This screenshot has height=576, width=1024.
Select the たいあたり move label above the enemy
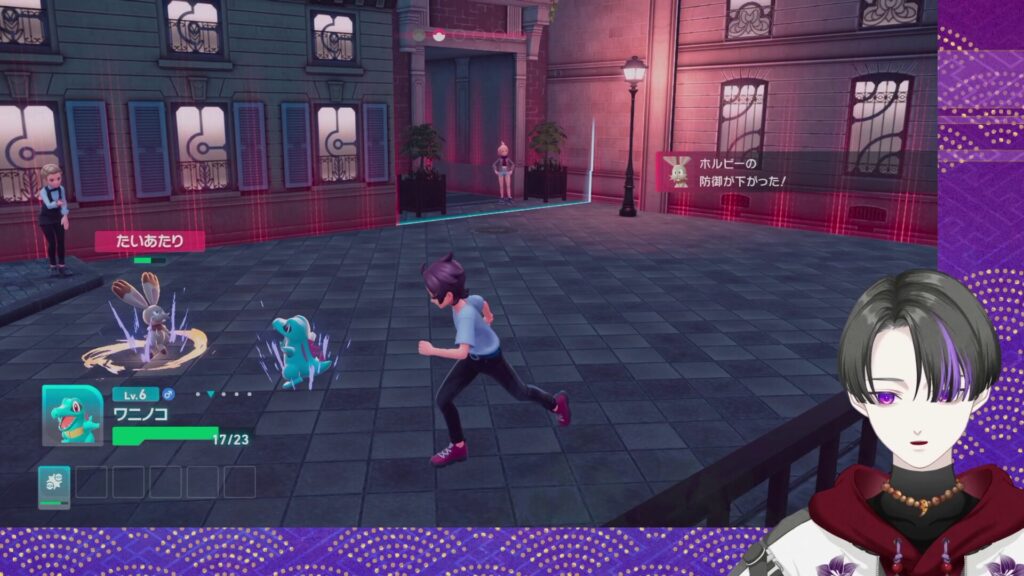coord(150,241)
